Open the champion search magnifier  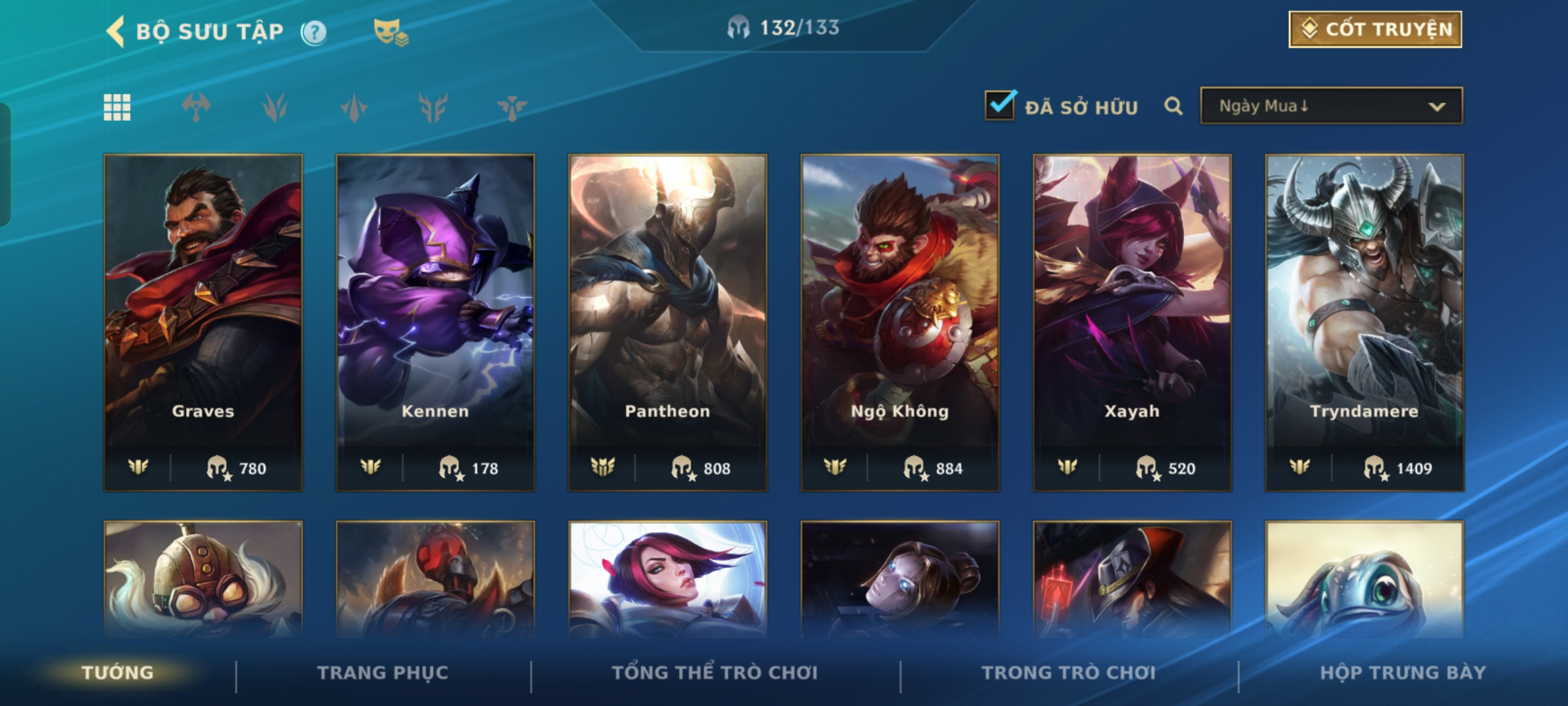(1173, 106)
